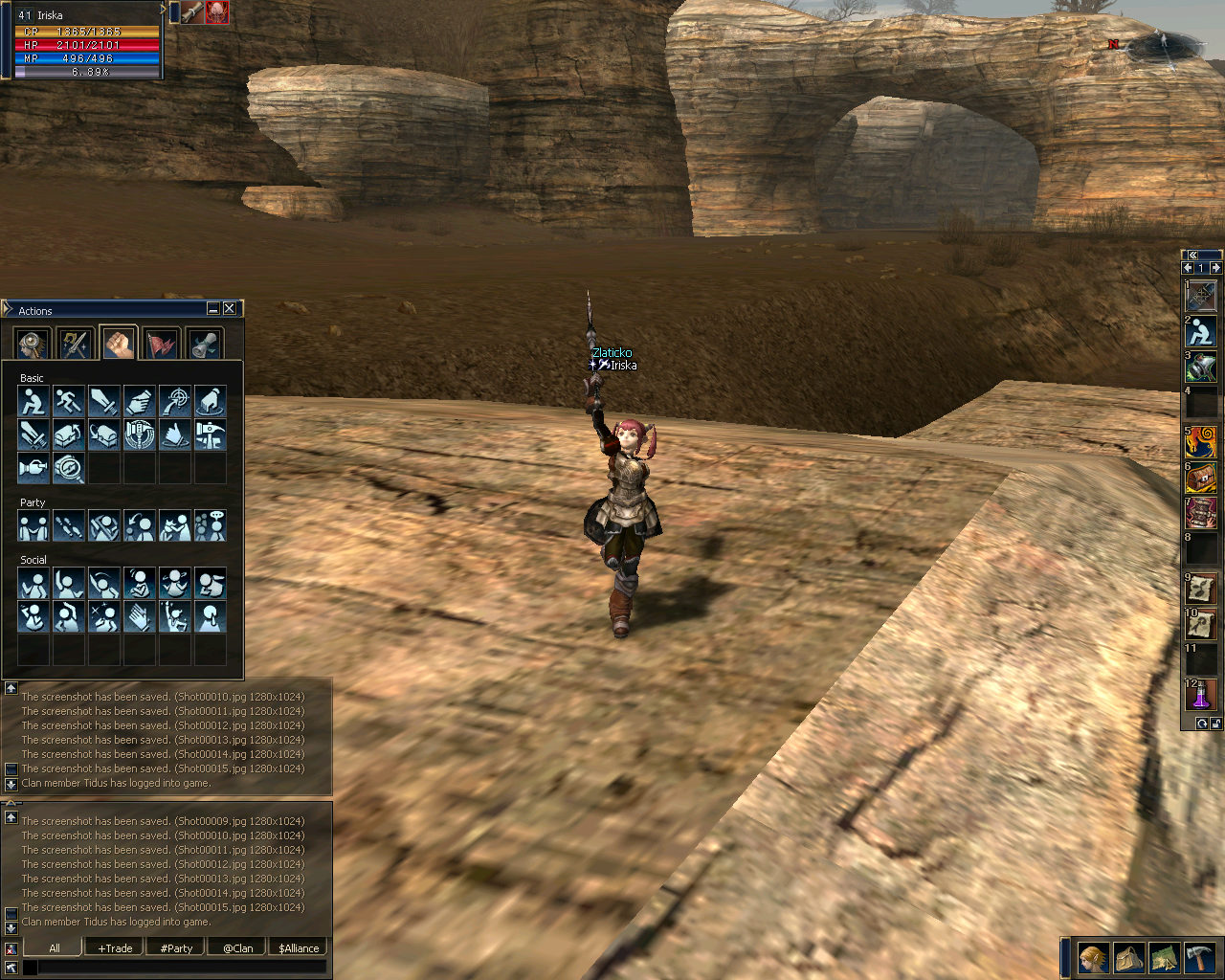Close the Actions window
The height and width of the screenshot is (980, 1225).
[230, 308]
